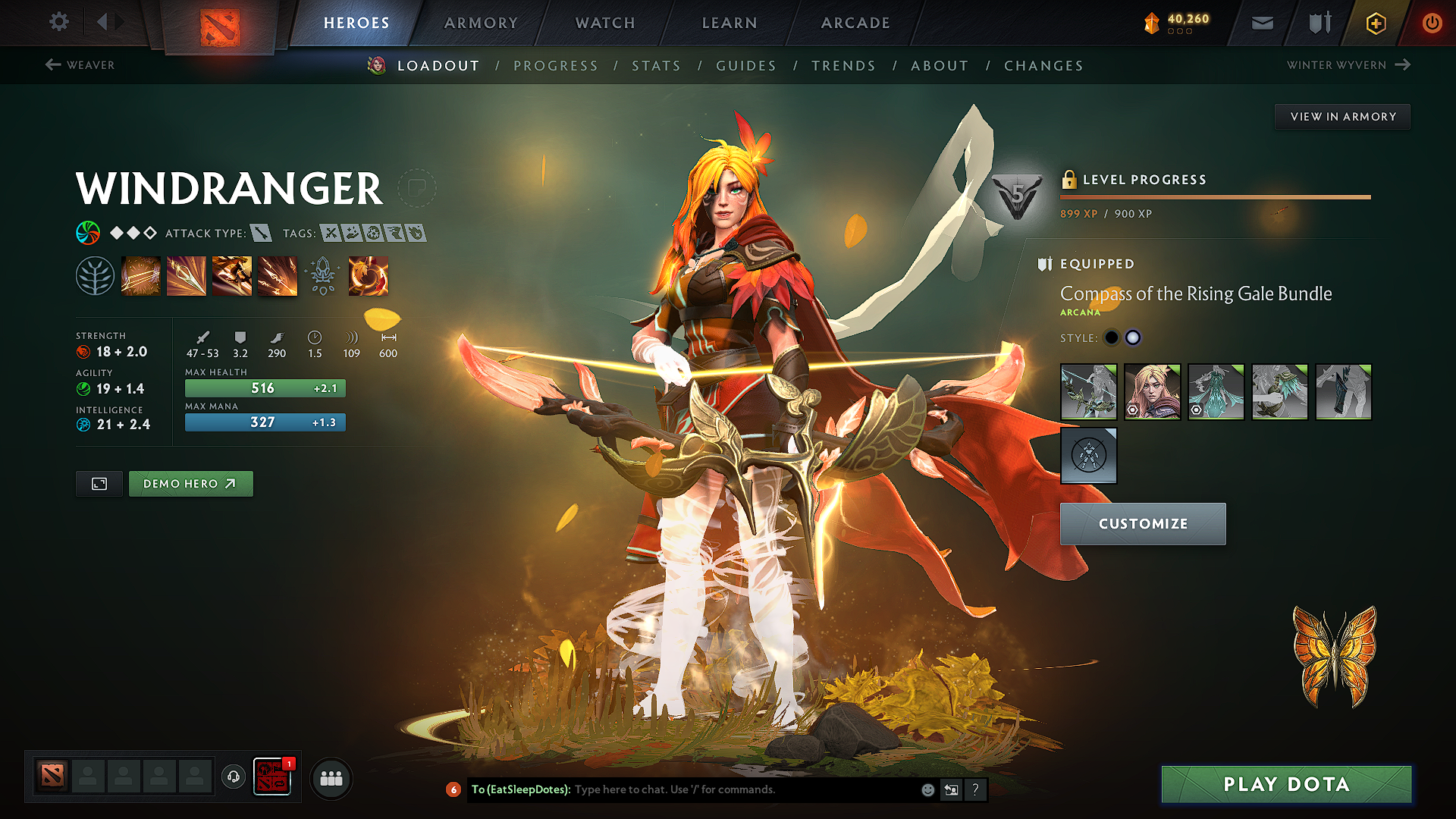The image size is (1456, 819).
Task: Click the Level Progress XP bar
Action: click(1213, 196)
